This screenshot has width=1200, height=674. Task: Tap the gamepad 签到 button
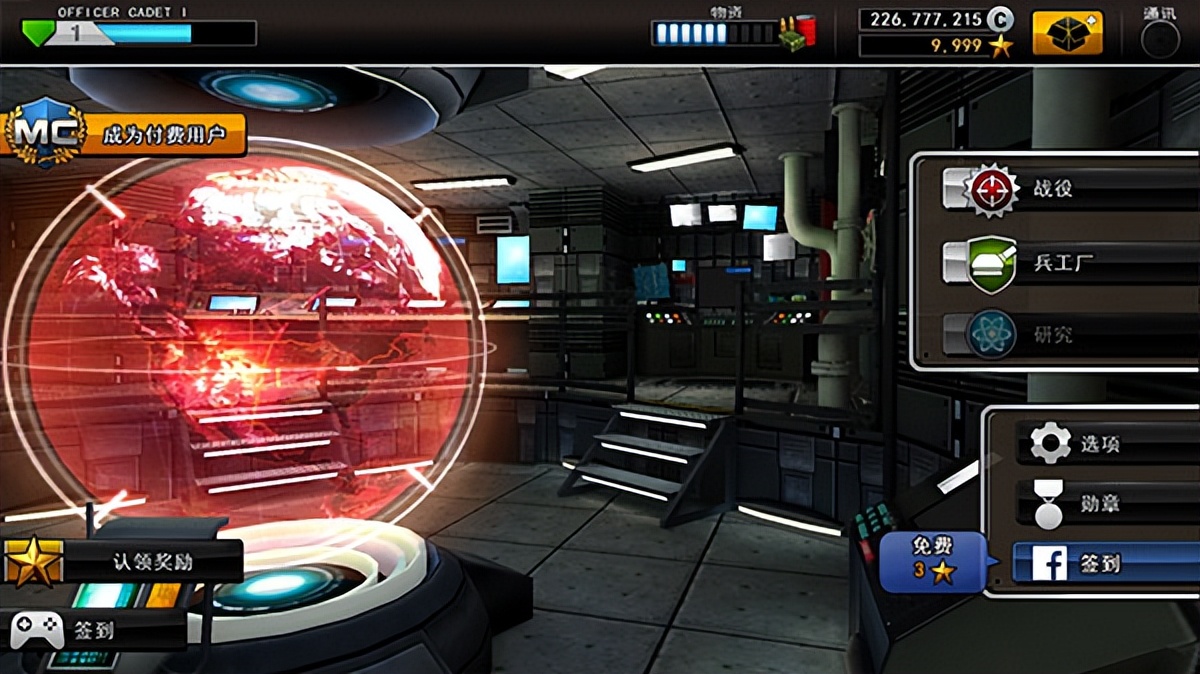[x=93, y=631]
